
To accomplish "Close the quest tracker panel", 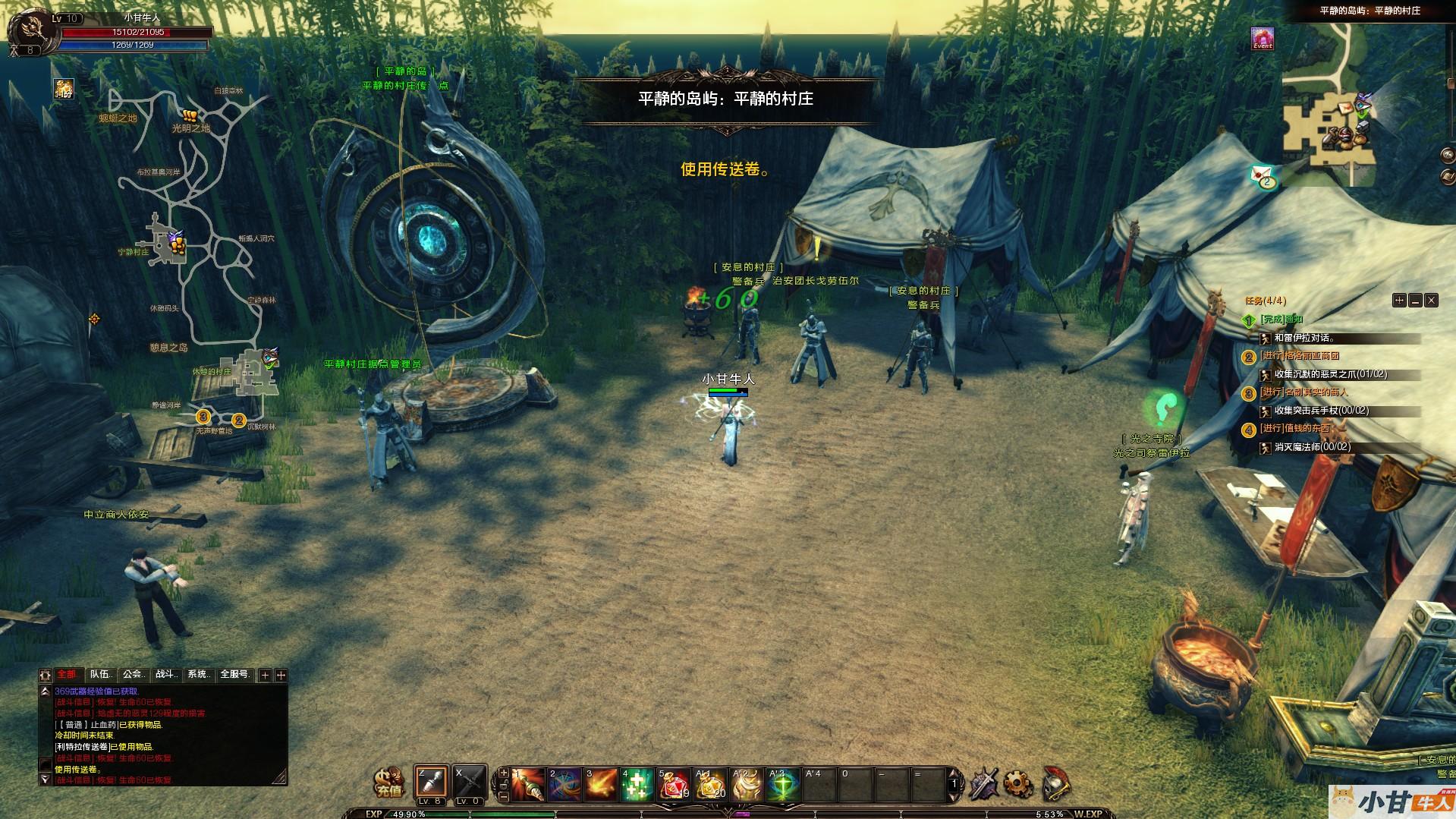I will (x=1431, y=301).
